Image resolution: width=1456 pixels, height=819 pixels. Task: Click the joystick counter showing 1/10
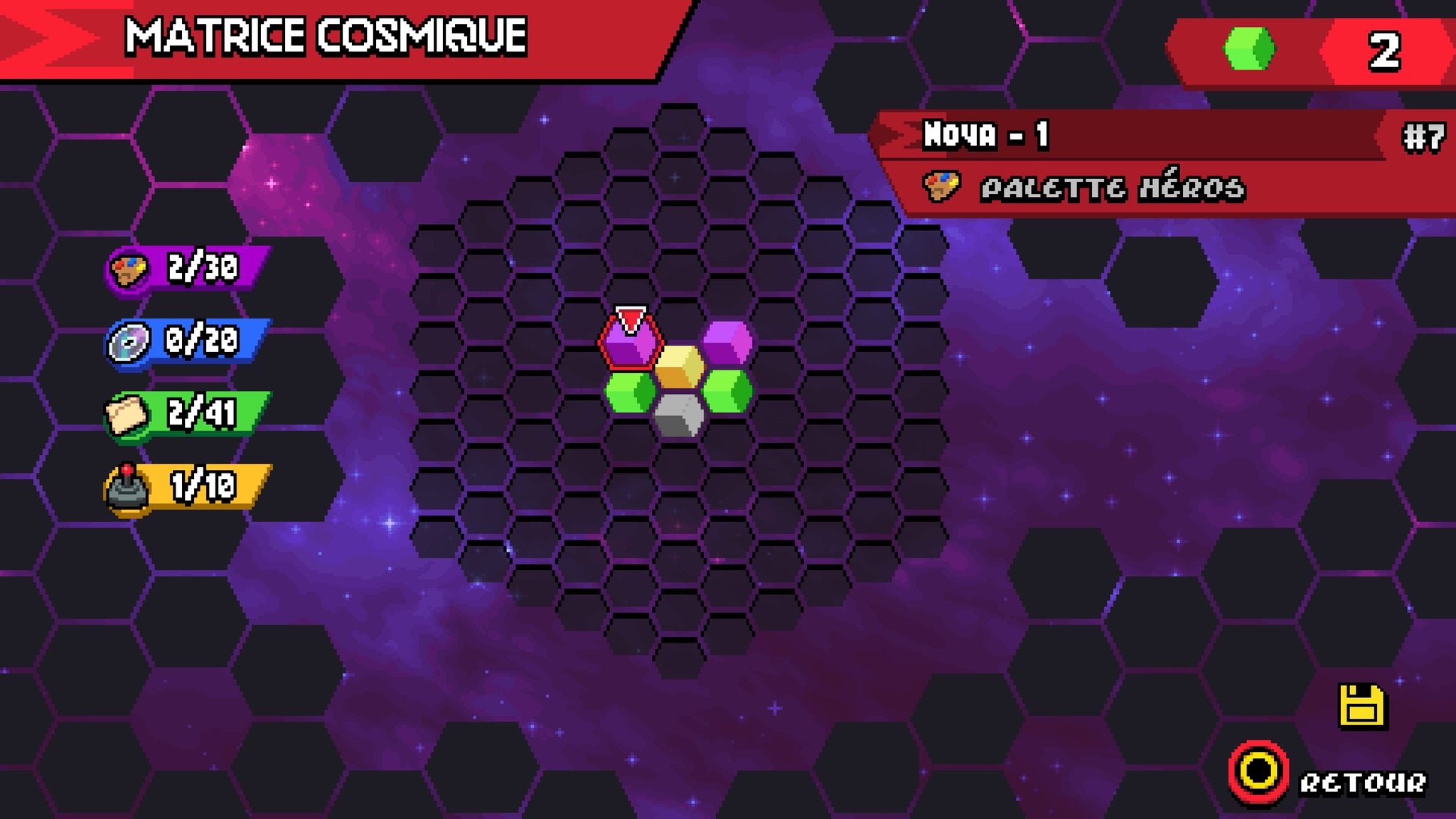[189, 487]
